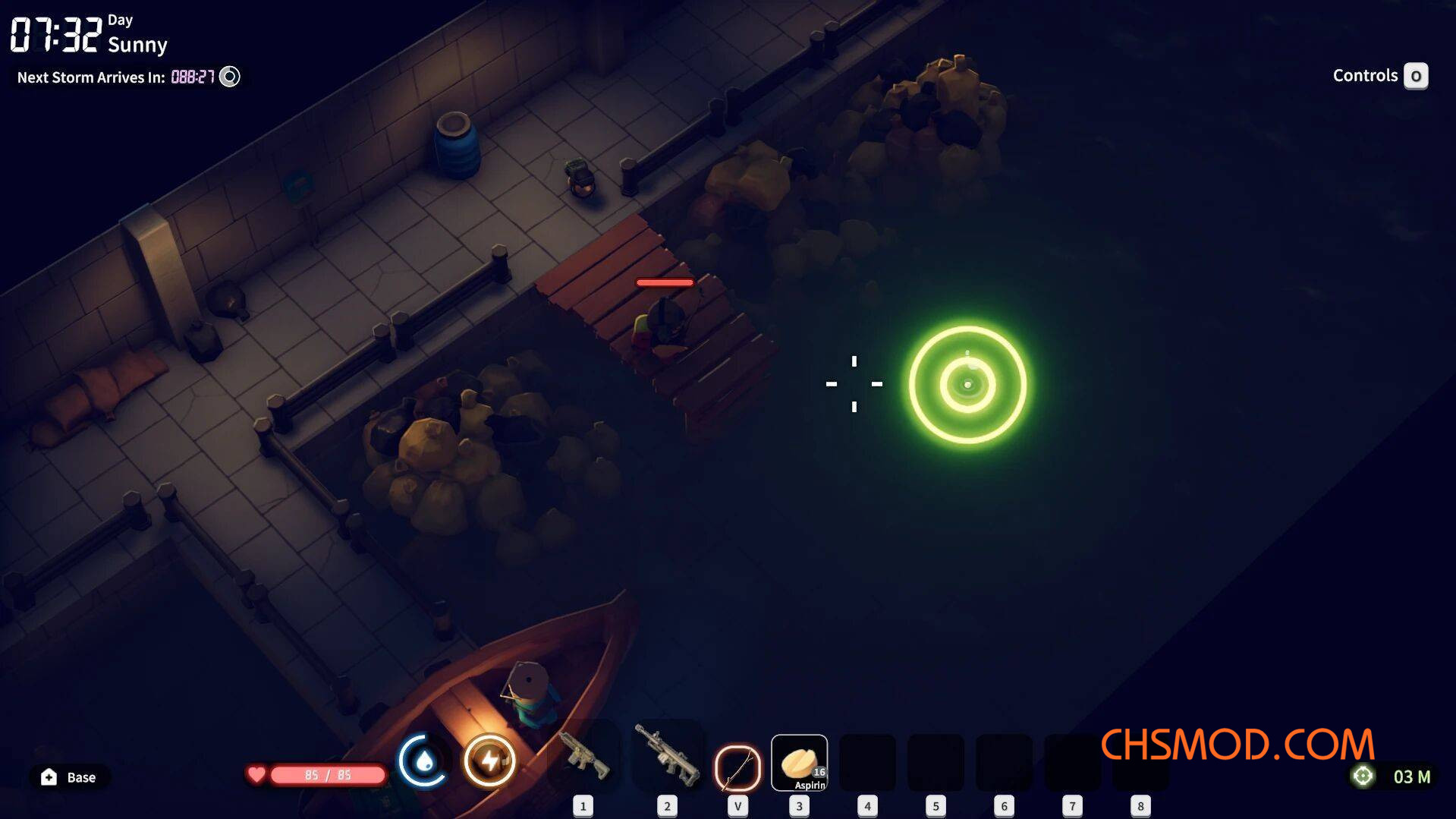
Task: Click the green crosshair distance tracker icon
Action: pyautogui.click(x=1363, y=776)
